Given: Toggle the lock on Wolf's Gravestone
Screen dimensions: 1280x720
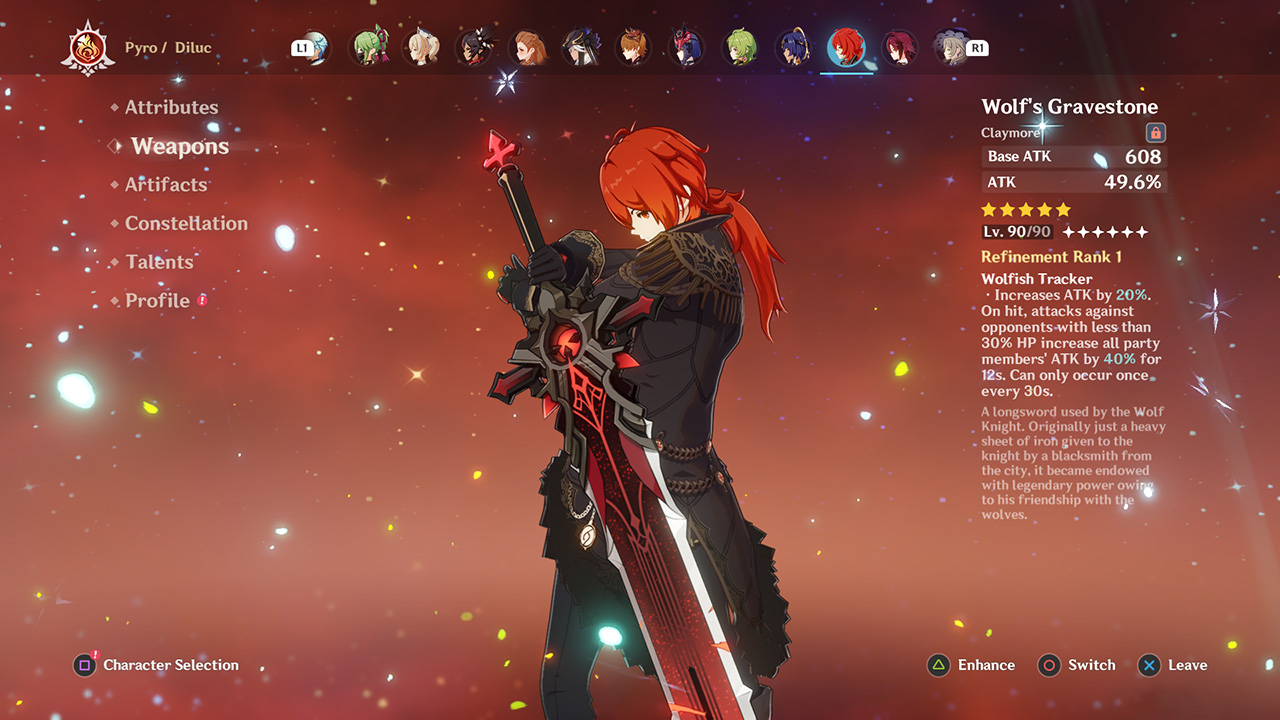Looking at the screenshot, I should coord(1154,132).
